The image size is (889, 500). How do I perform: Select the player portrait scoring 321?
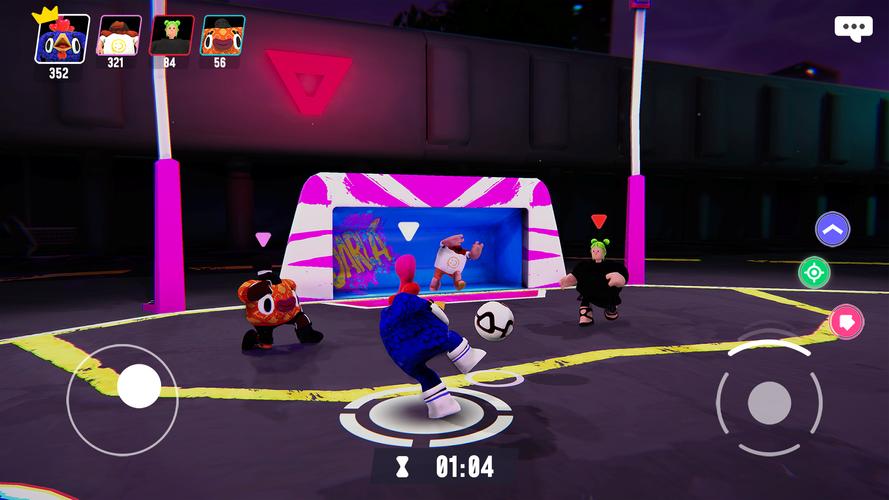pyautogui.click(x=117, y=35)
